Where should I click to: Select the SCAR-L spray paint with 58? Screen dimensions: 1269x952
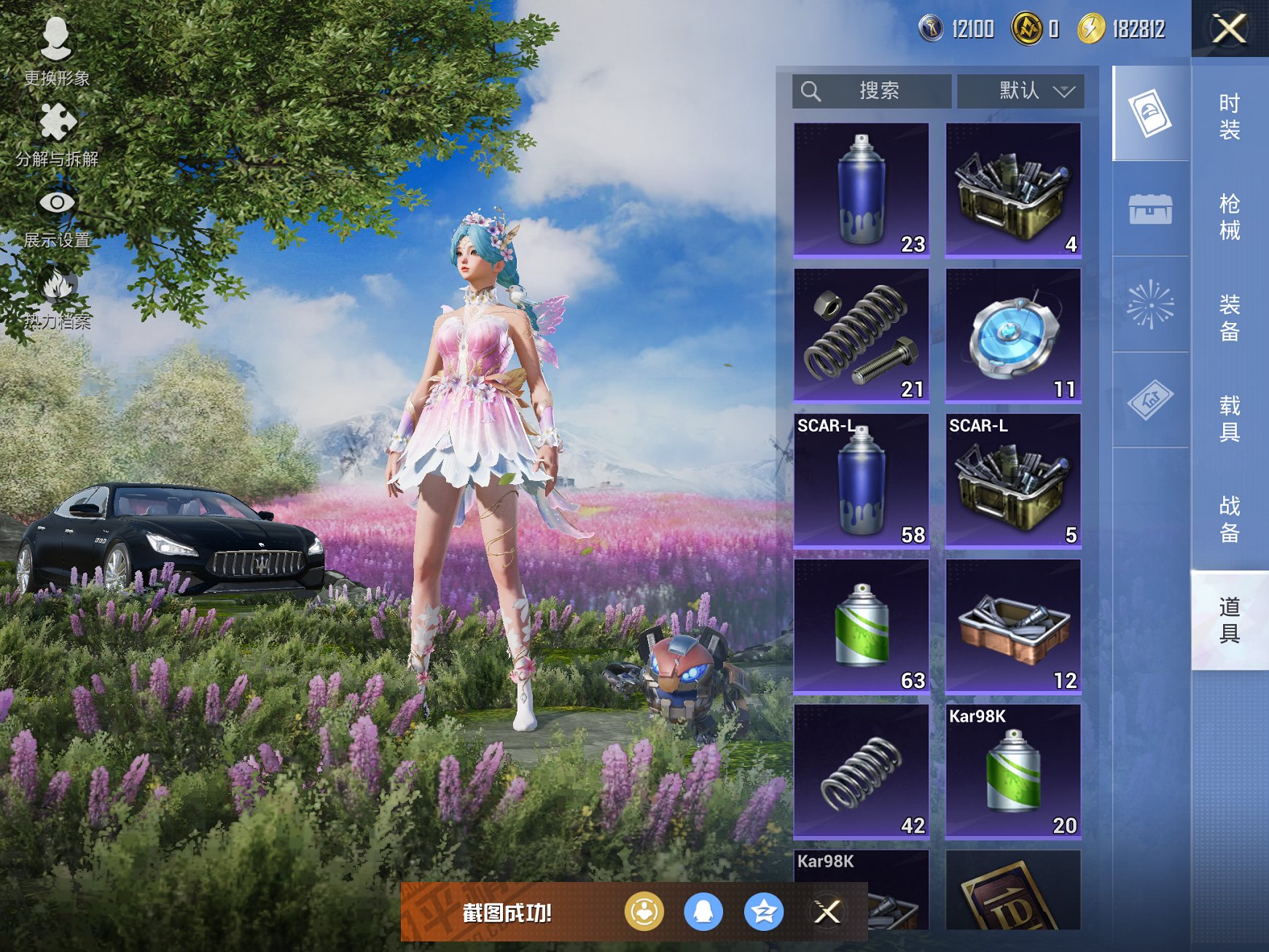[x=861, y=481]
